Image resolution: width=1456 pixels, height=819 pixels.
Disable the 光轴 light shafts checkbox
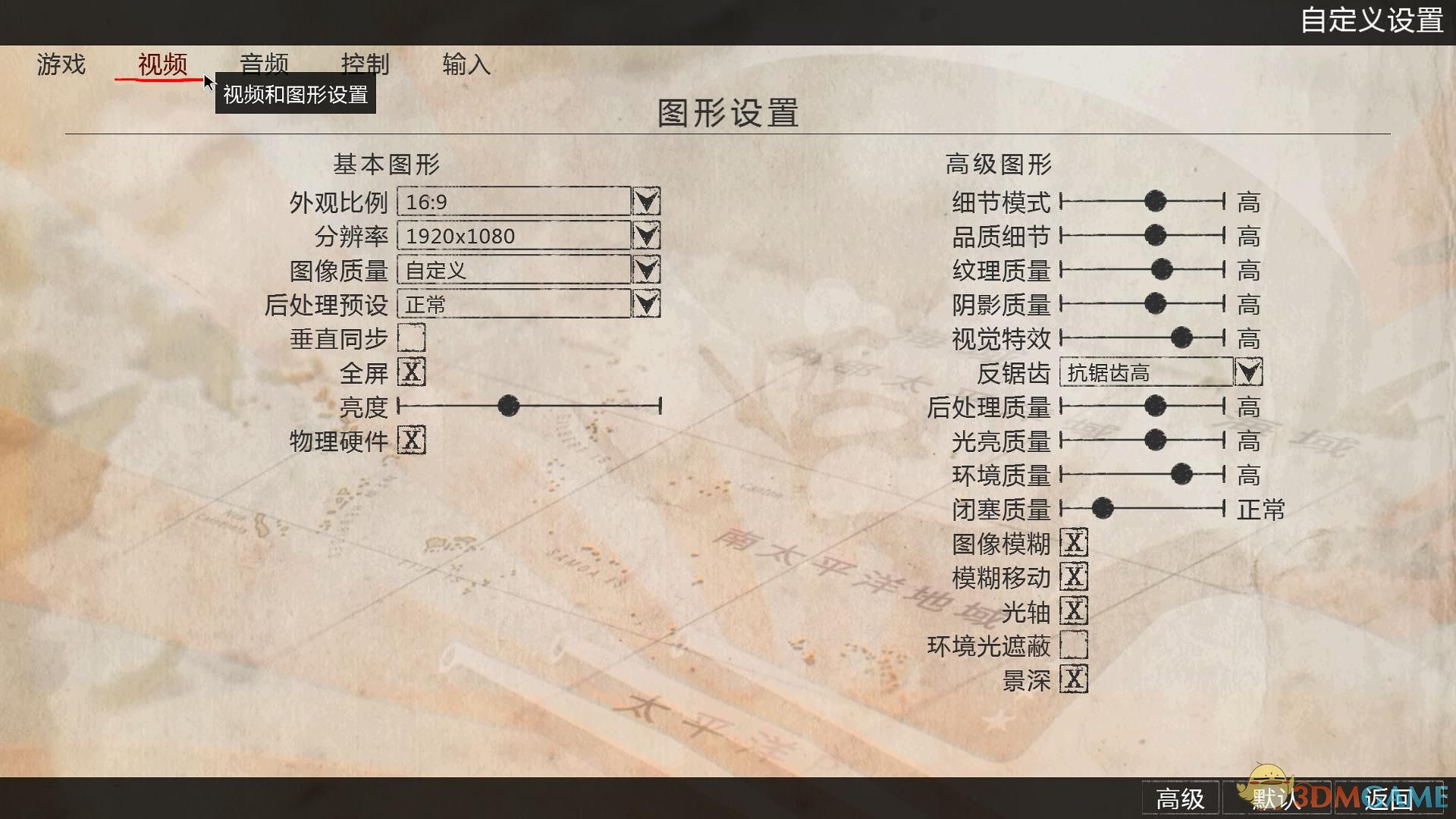(x=1074, y=611)
